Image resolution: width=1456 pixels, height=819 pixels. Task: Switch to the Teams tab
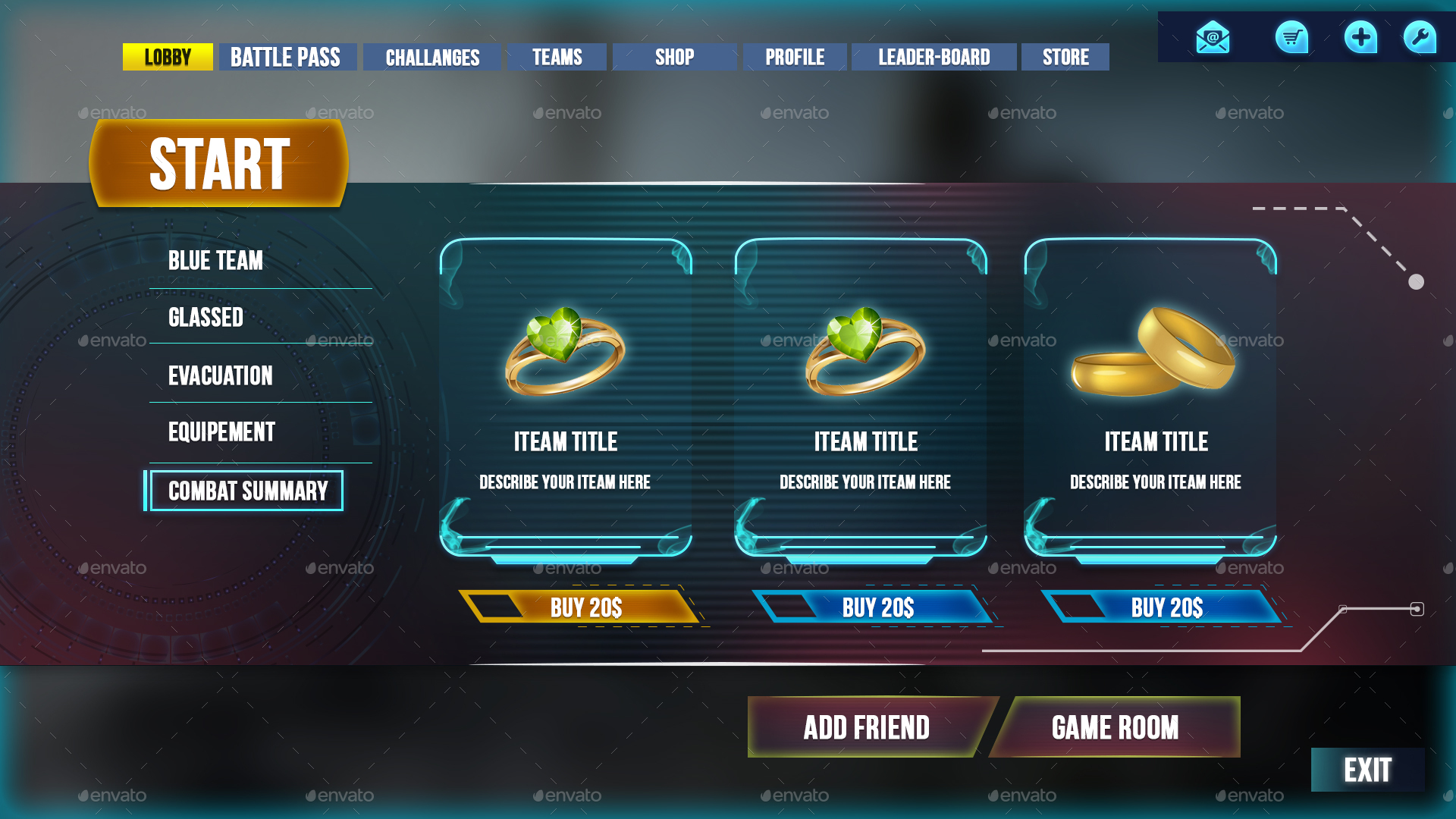point(557,57)
